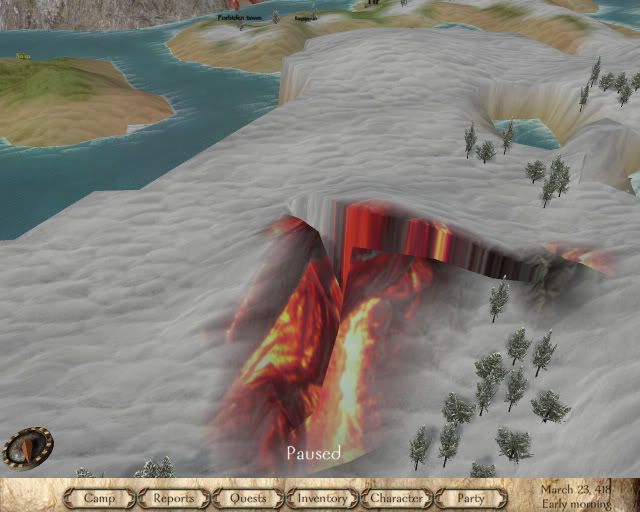Click the round eye icon
Image resolution: width=640 pixels, height=512 pixels.
27,446
